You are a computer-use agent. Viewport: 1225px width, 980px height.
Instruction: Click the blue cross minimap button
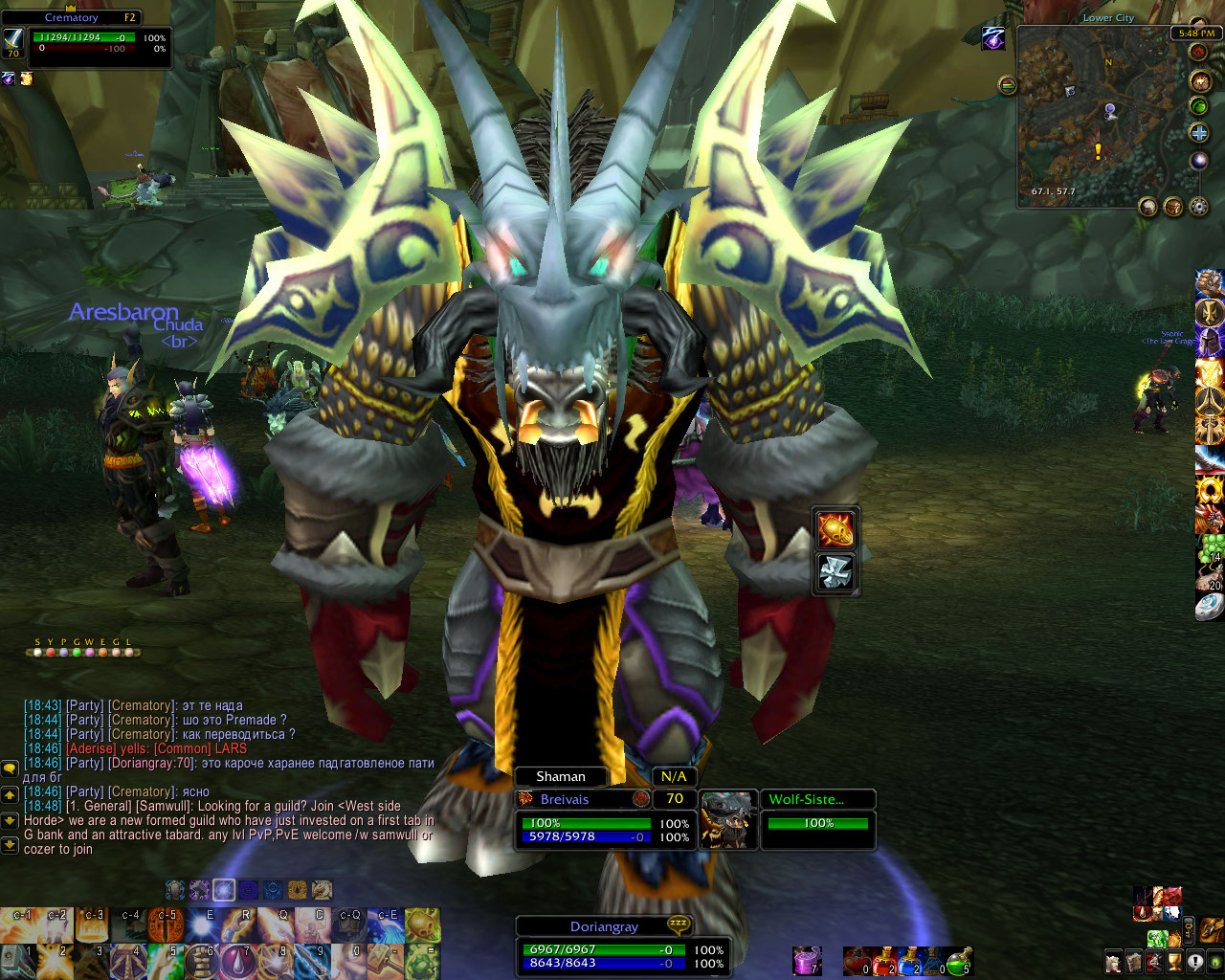tap(1198, 133)
